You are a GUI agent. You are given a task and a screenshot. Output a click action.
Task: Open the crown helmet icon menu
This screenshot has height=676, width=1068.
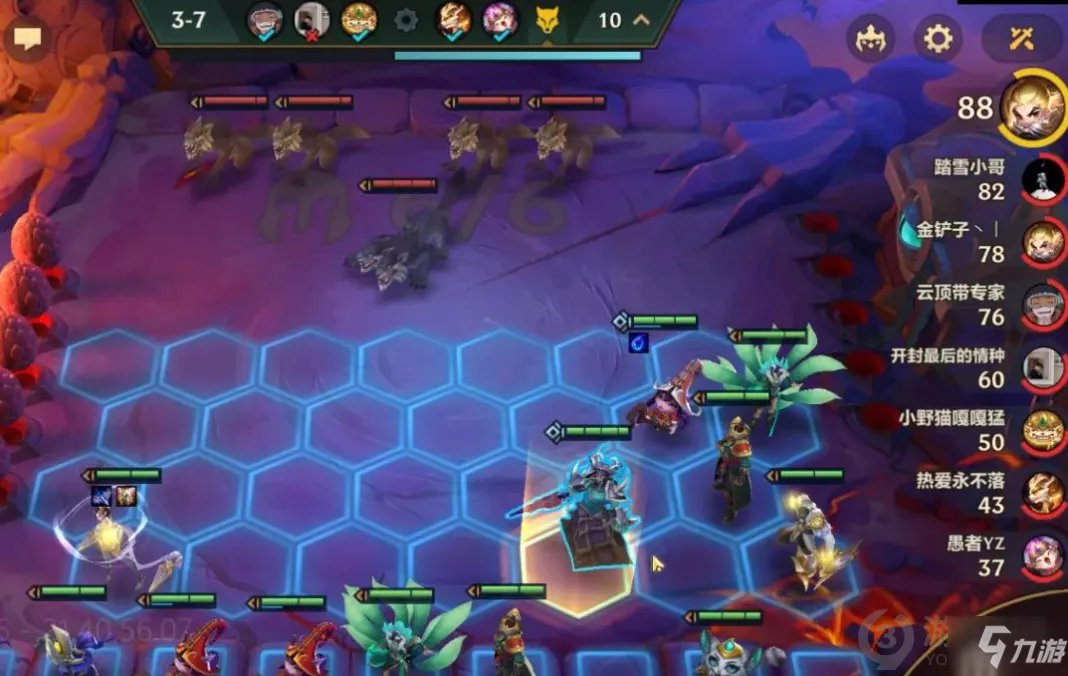point(870,39)
